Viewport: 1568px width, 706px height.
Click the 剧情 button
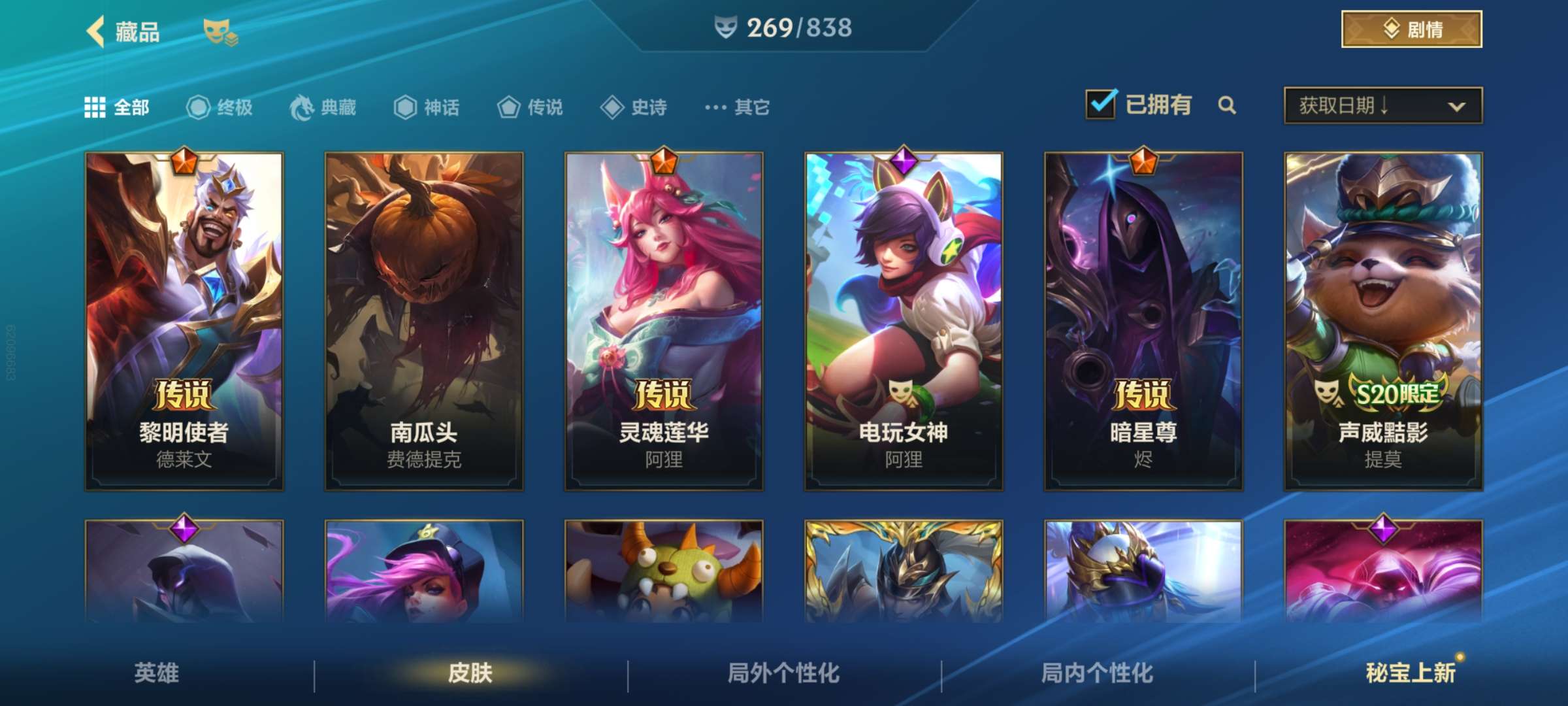pos(1411,27)
